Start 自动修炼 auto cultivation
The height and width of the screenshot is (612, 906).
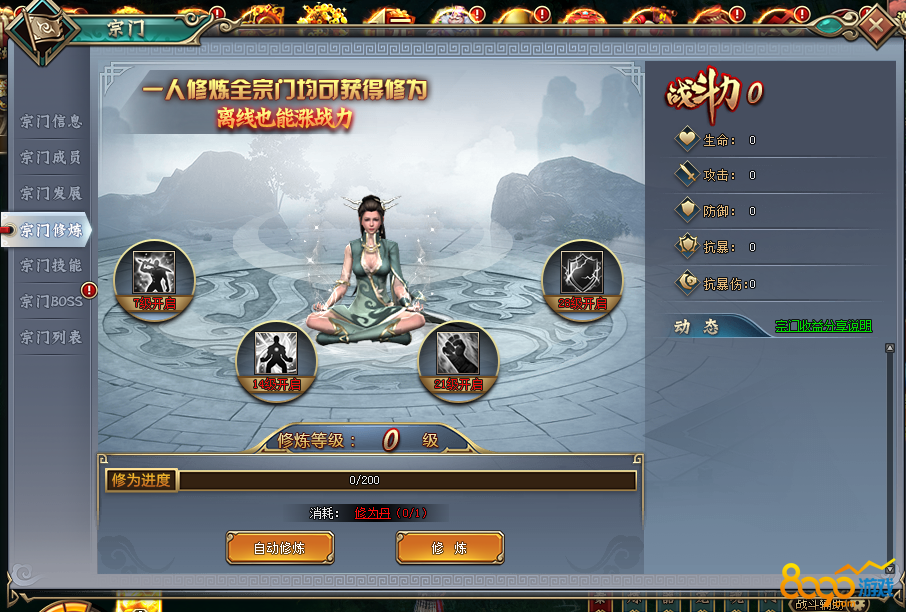pos(280,548)
